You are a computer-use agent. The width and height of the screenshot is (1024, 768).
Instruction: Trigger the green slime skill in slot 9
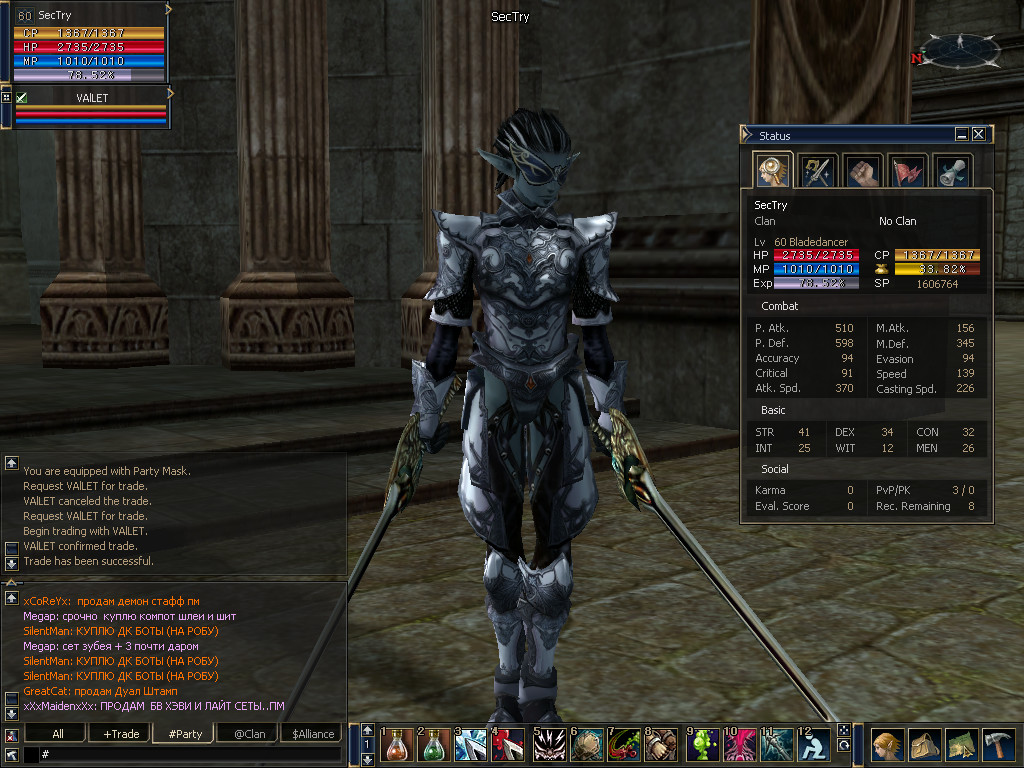coord(703,746)
